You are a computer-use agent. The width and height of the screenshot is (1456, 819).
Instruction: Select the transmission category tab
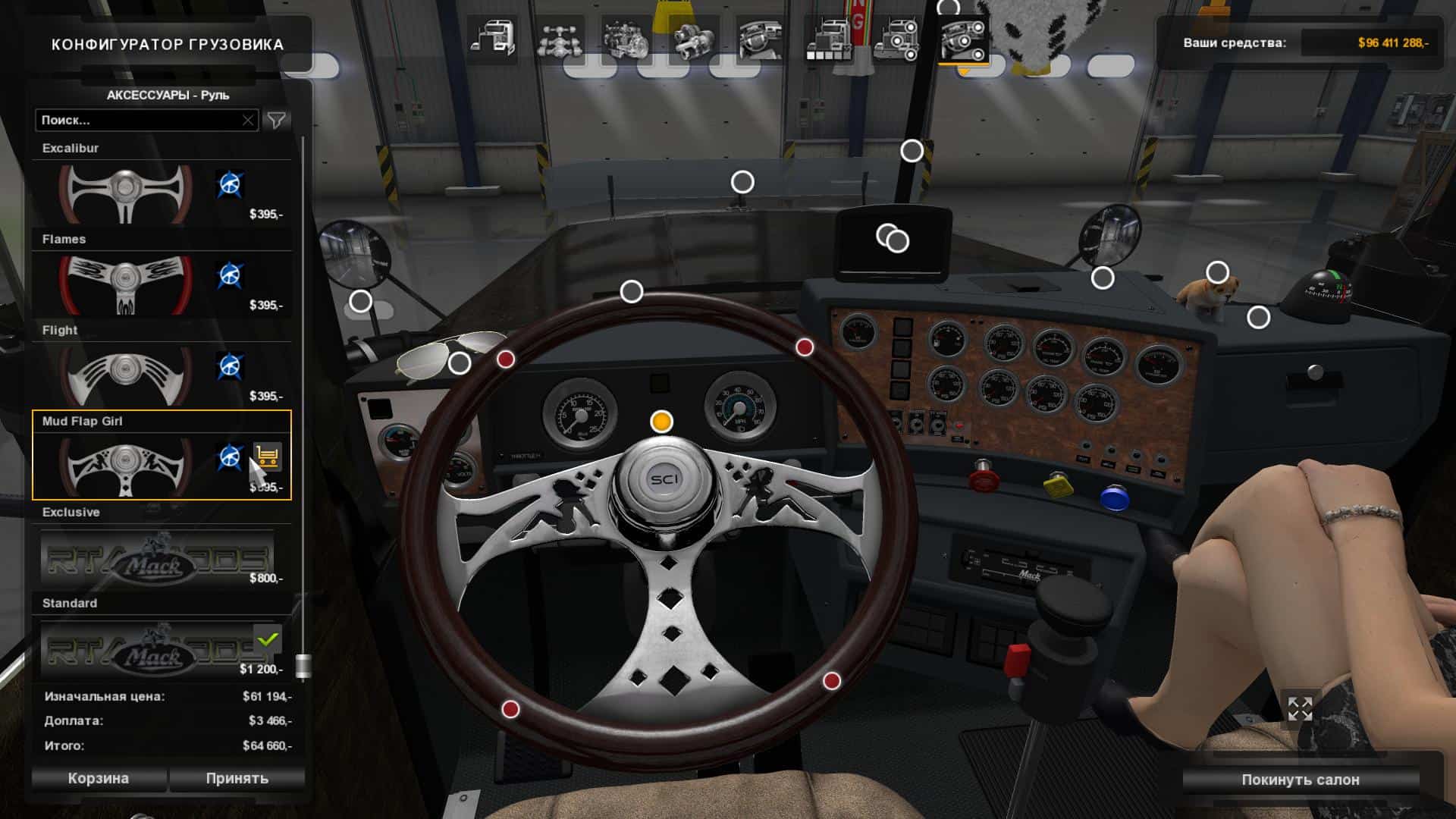coord(693,38)
